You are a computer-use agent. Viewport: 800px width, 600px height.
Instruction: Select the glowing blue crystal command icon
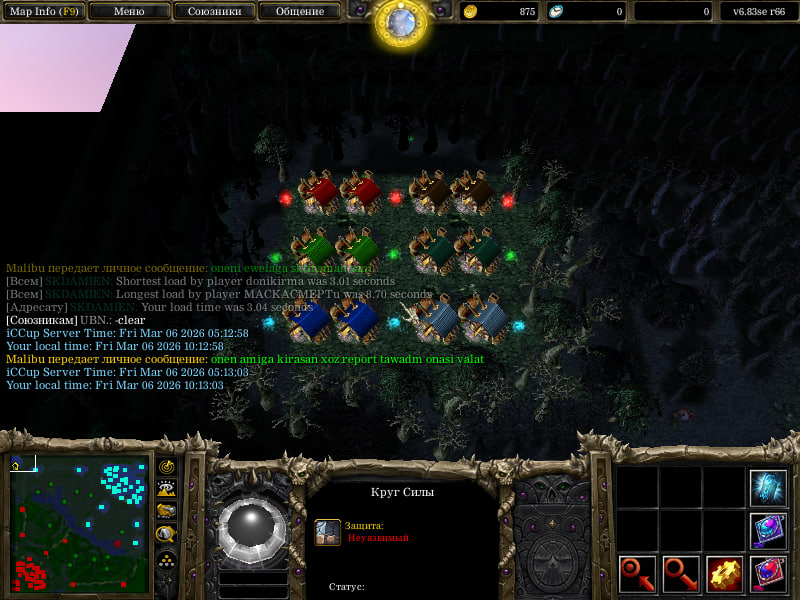pos(768,487)
